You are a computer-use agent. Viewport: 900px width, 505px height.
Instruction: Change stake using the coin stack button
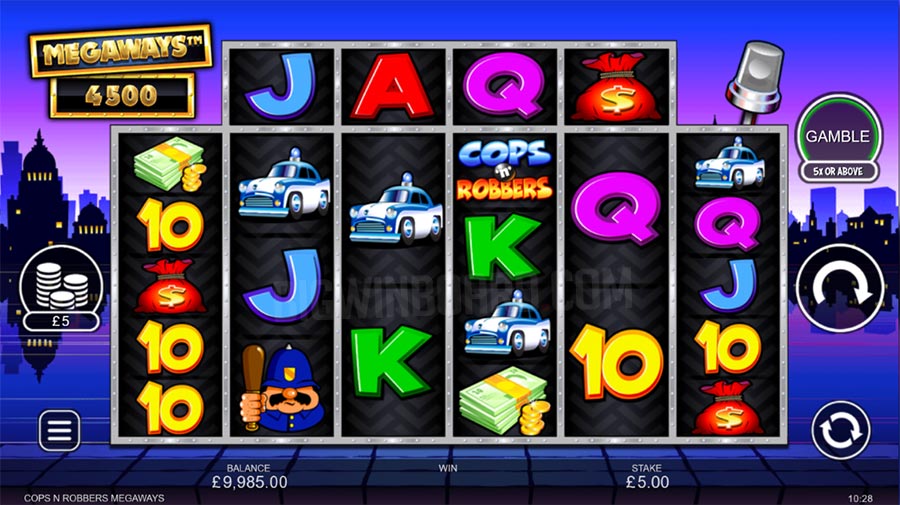click(59, 287)
